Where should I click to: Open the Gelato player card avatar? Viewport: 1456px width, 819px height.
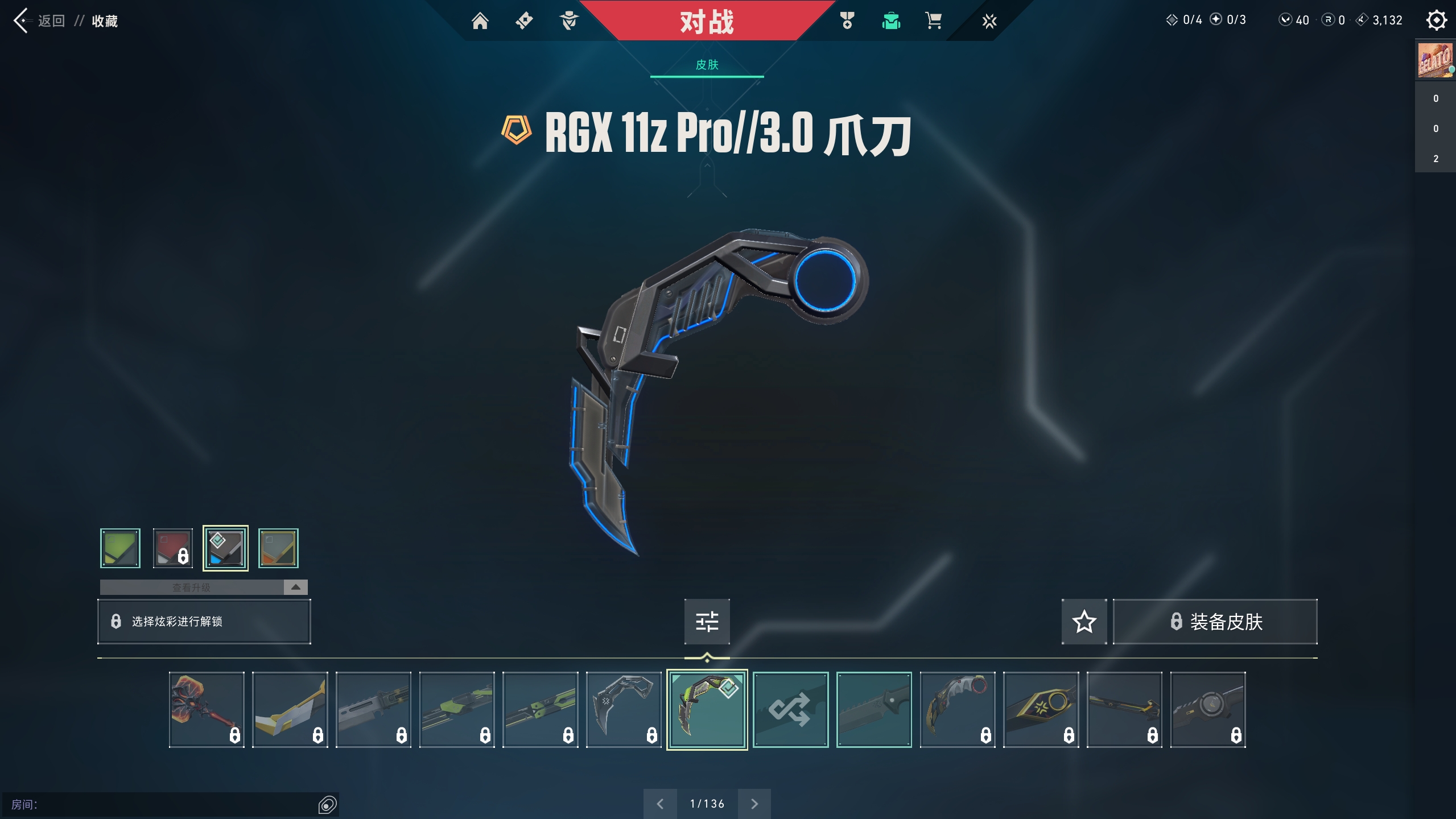coord(1434,60)
